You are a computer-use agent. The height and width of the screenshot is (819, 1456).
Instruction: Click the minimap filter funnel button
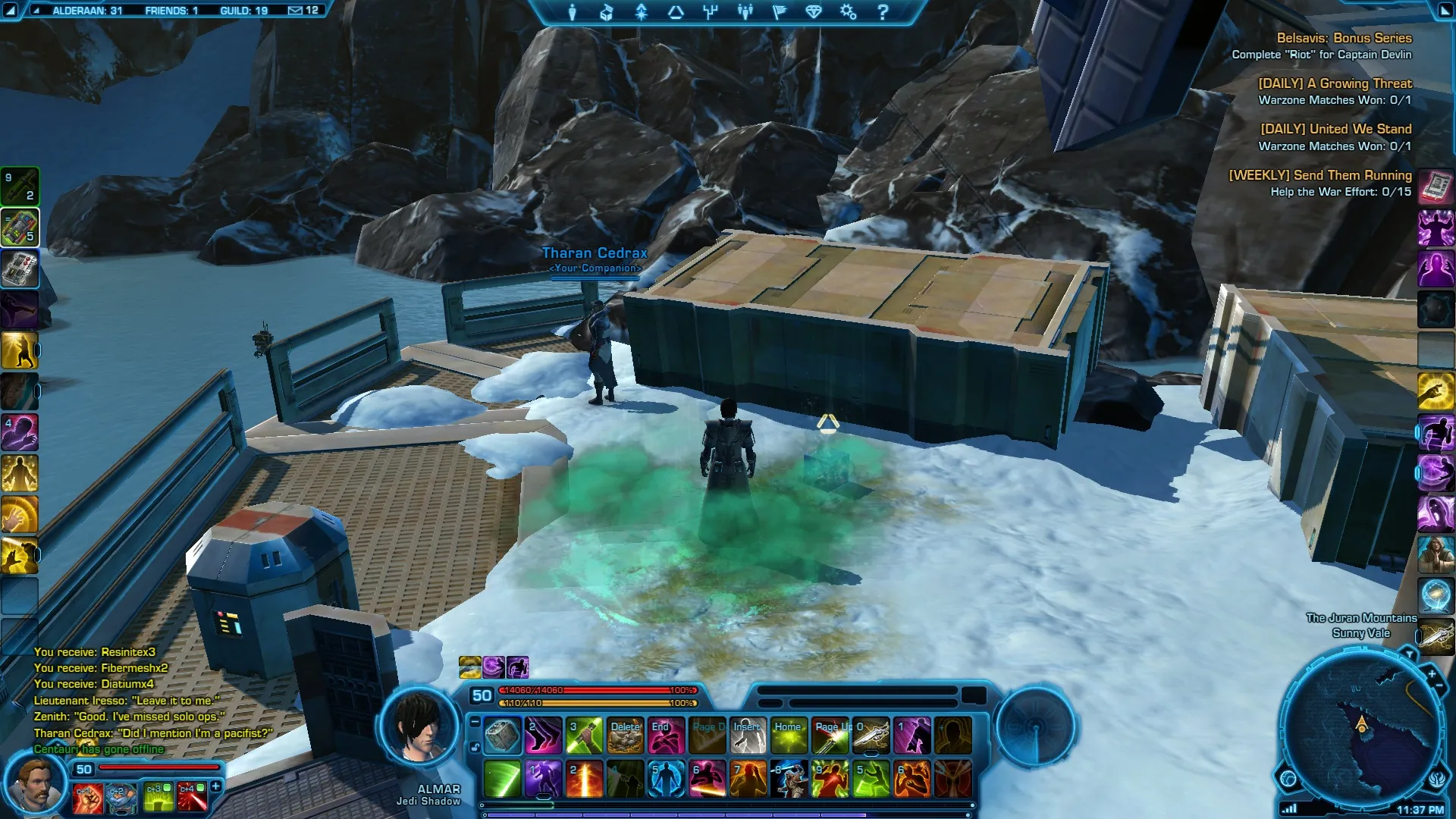(x=1409, y=654)
